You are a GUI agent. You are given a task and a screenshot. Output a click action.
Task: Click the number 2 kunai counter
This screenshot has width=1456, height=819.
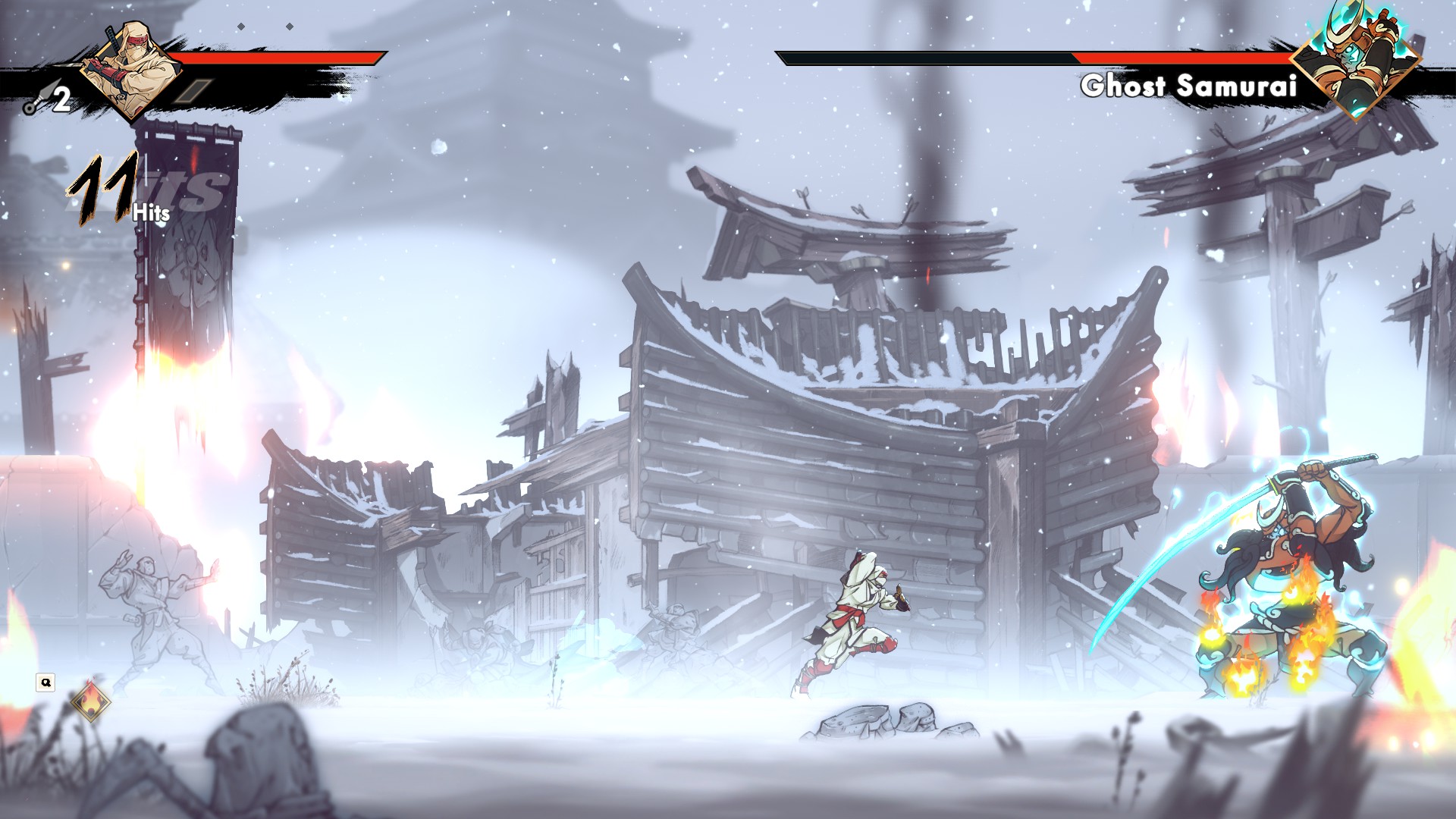(x=62, y=99)
